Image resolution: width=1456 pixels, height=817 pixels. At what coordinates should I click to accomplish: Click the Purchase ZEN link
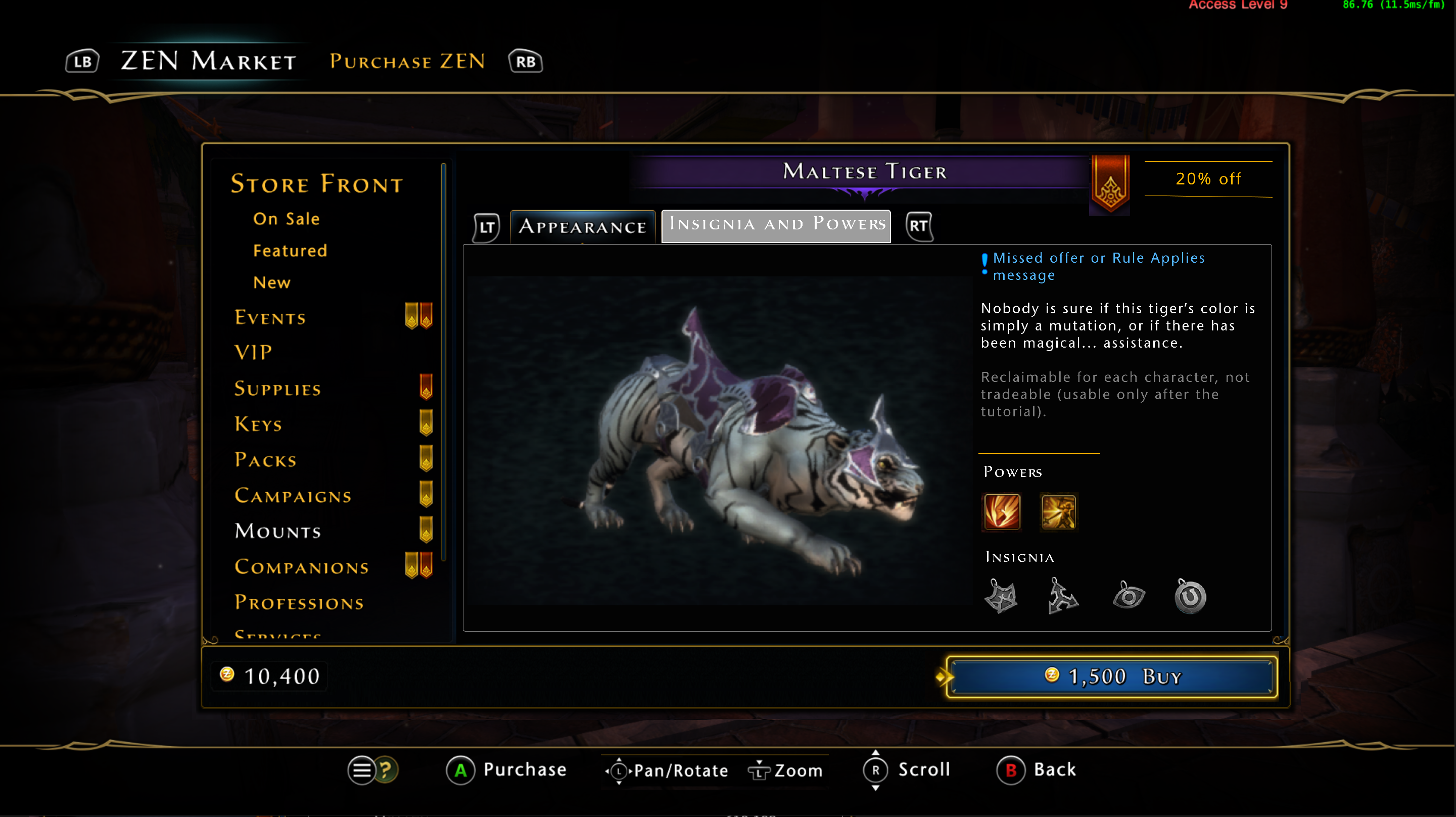pyautogui.click(x=406, y=61)
